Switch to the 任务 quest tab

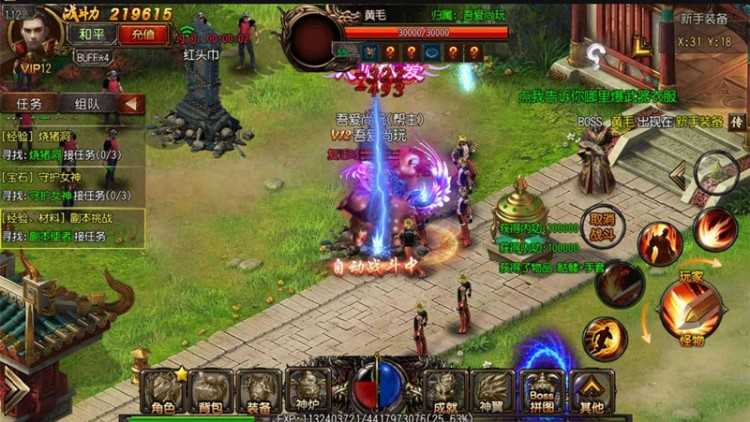pyautogui.click(x=30, y=104)
